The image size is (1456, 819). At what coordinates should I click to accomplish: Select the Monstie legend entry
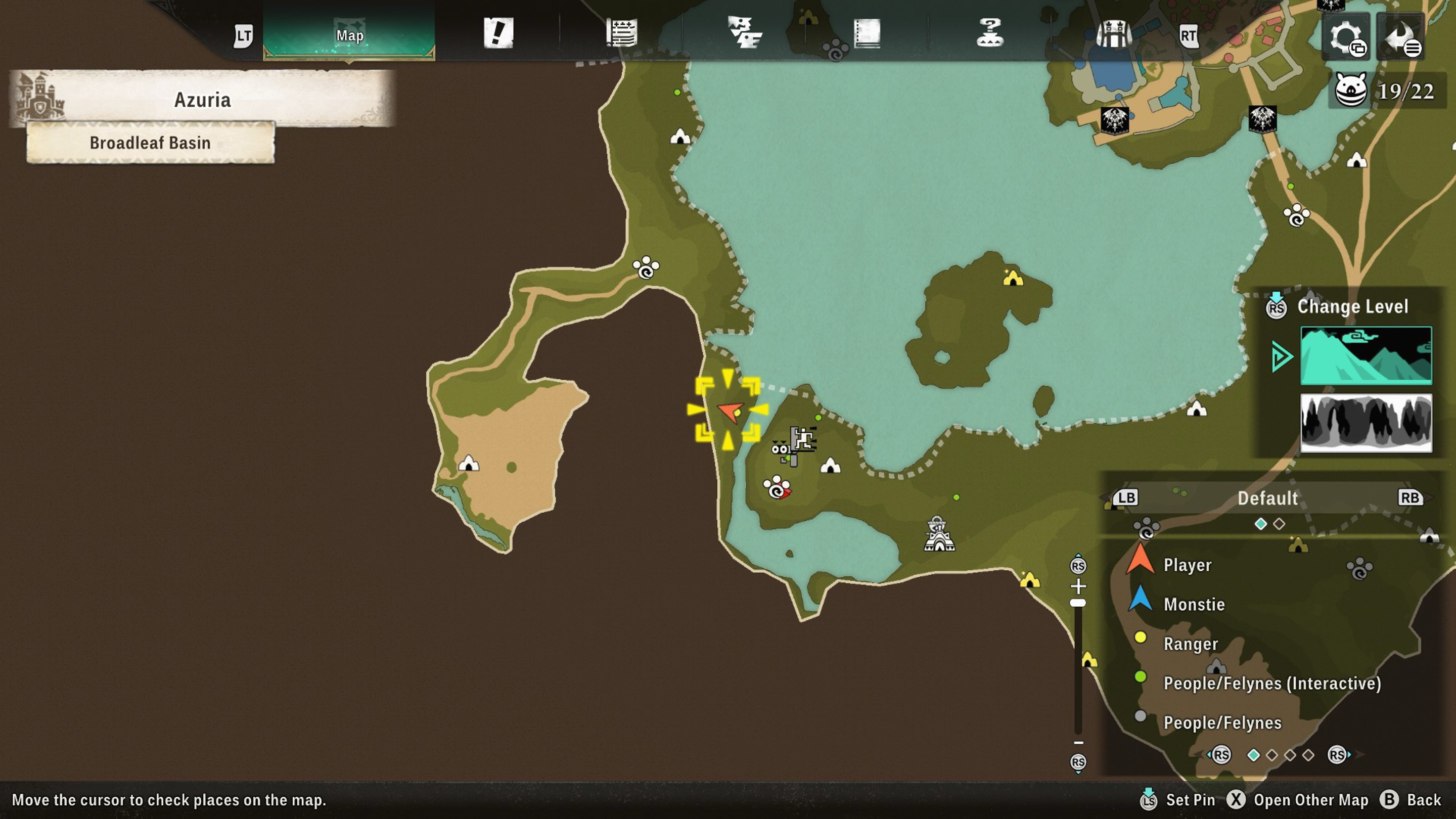coord(1194,604)
